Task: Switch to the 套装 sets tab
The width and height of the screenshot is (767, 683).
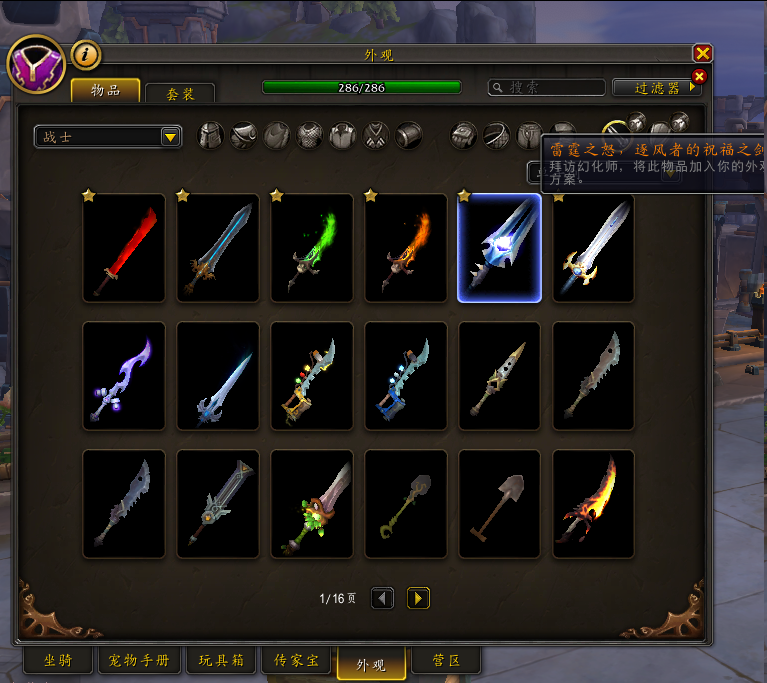Action: [x=180, y=93]
